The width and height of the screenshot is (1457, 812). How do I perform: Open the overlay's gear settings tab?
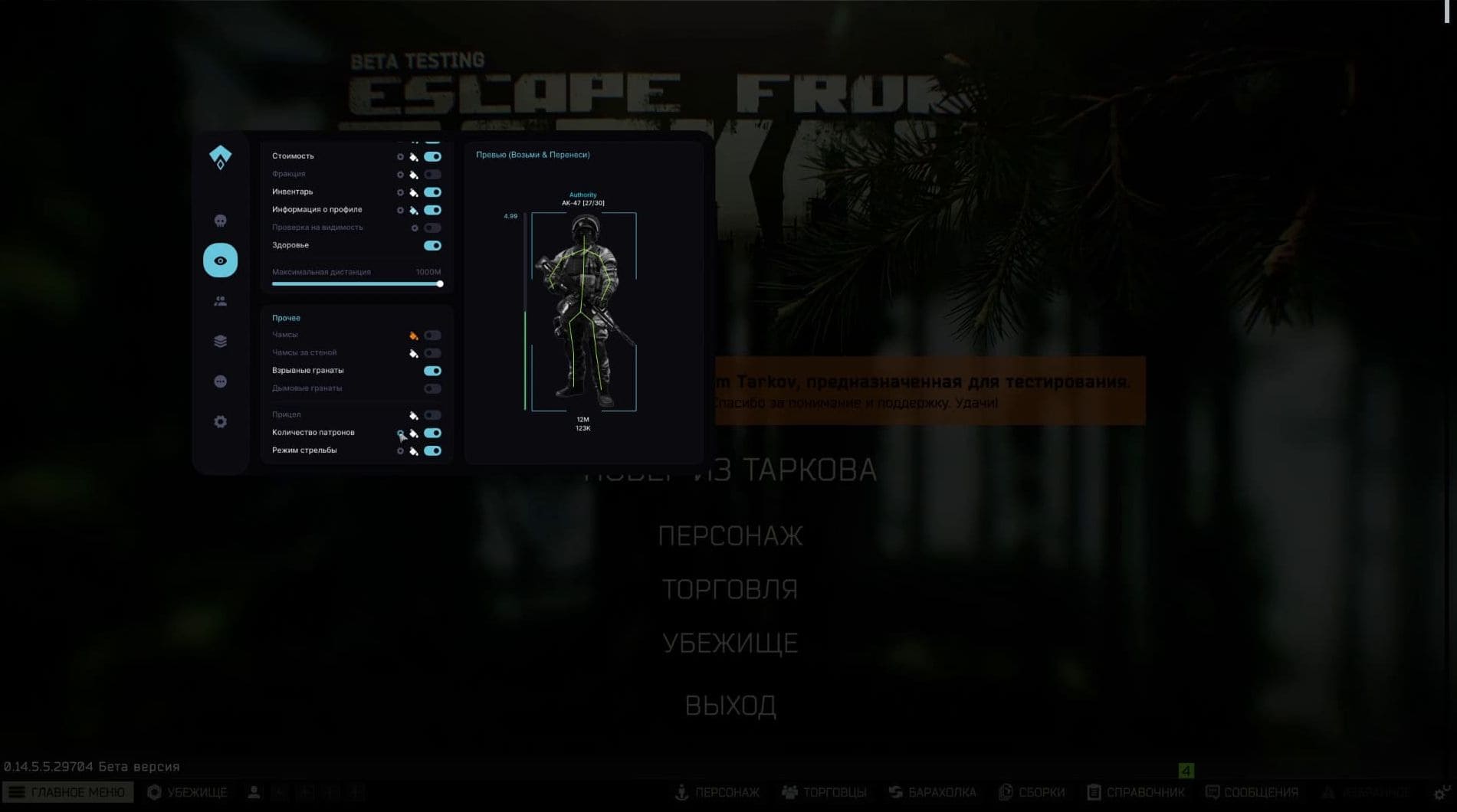220,422
